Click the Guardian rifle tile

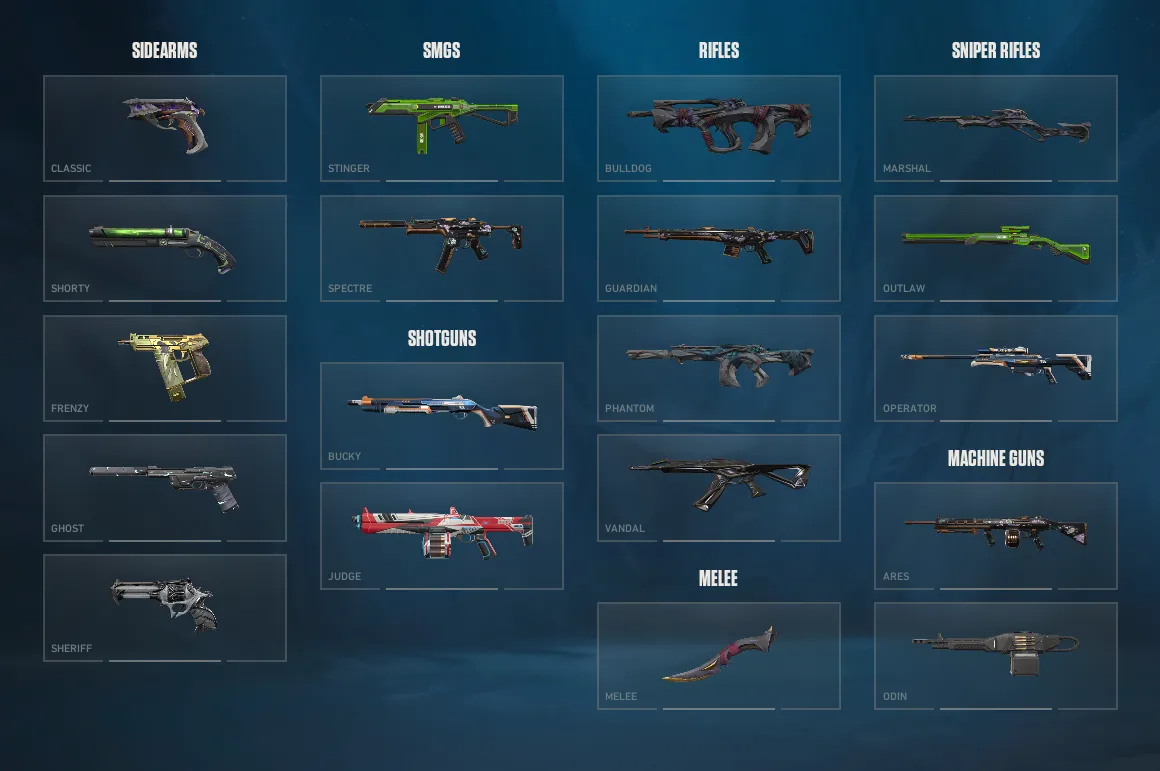click(x=719, y=248)
